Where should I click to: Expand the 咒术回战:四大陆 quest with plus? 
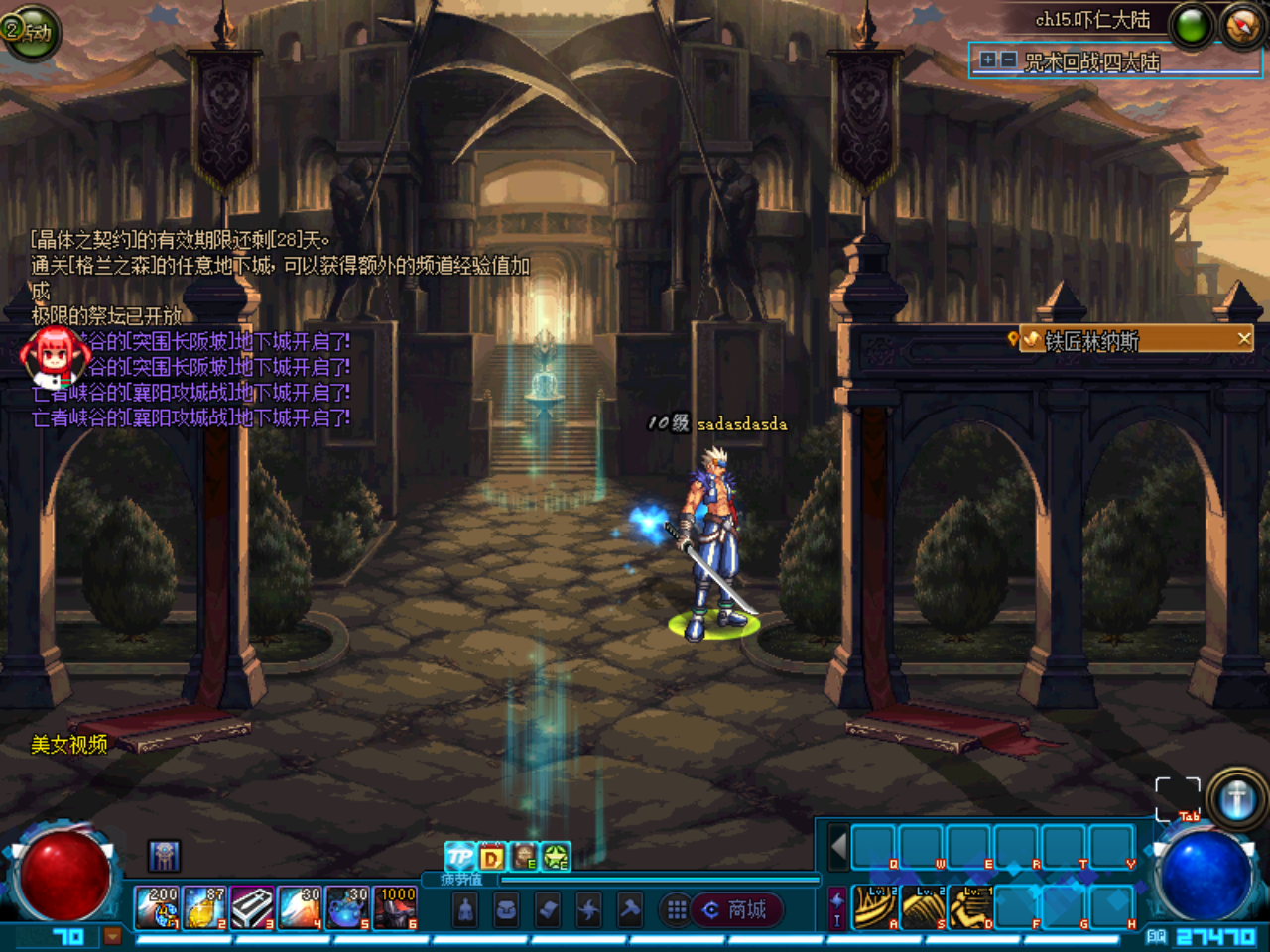pyautogui.click(x=988, y=61)
